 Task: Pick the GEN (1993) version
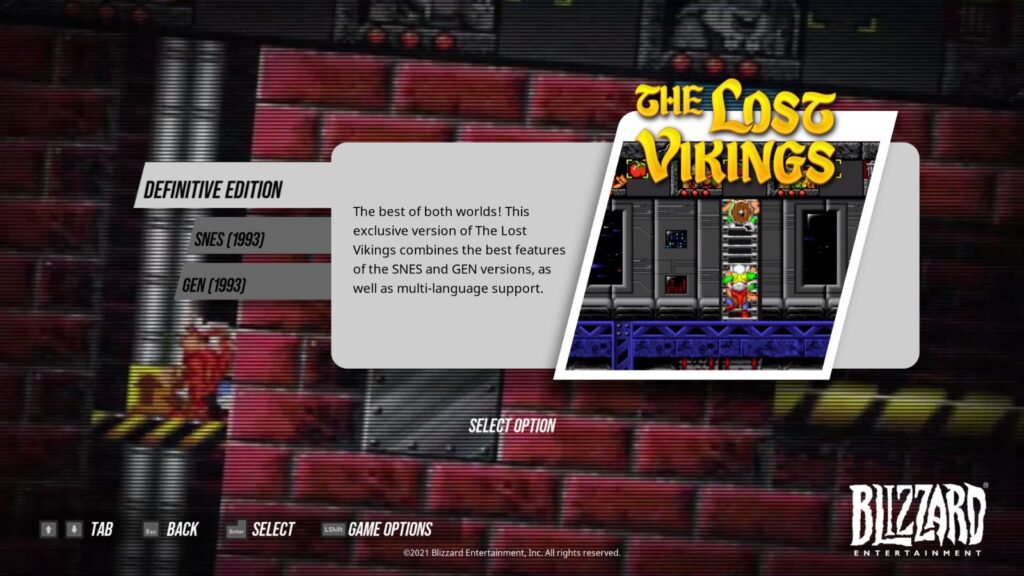click(x=214, y=285)
